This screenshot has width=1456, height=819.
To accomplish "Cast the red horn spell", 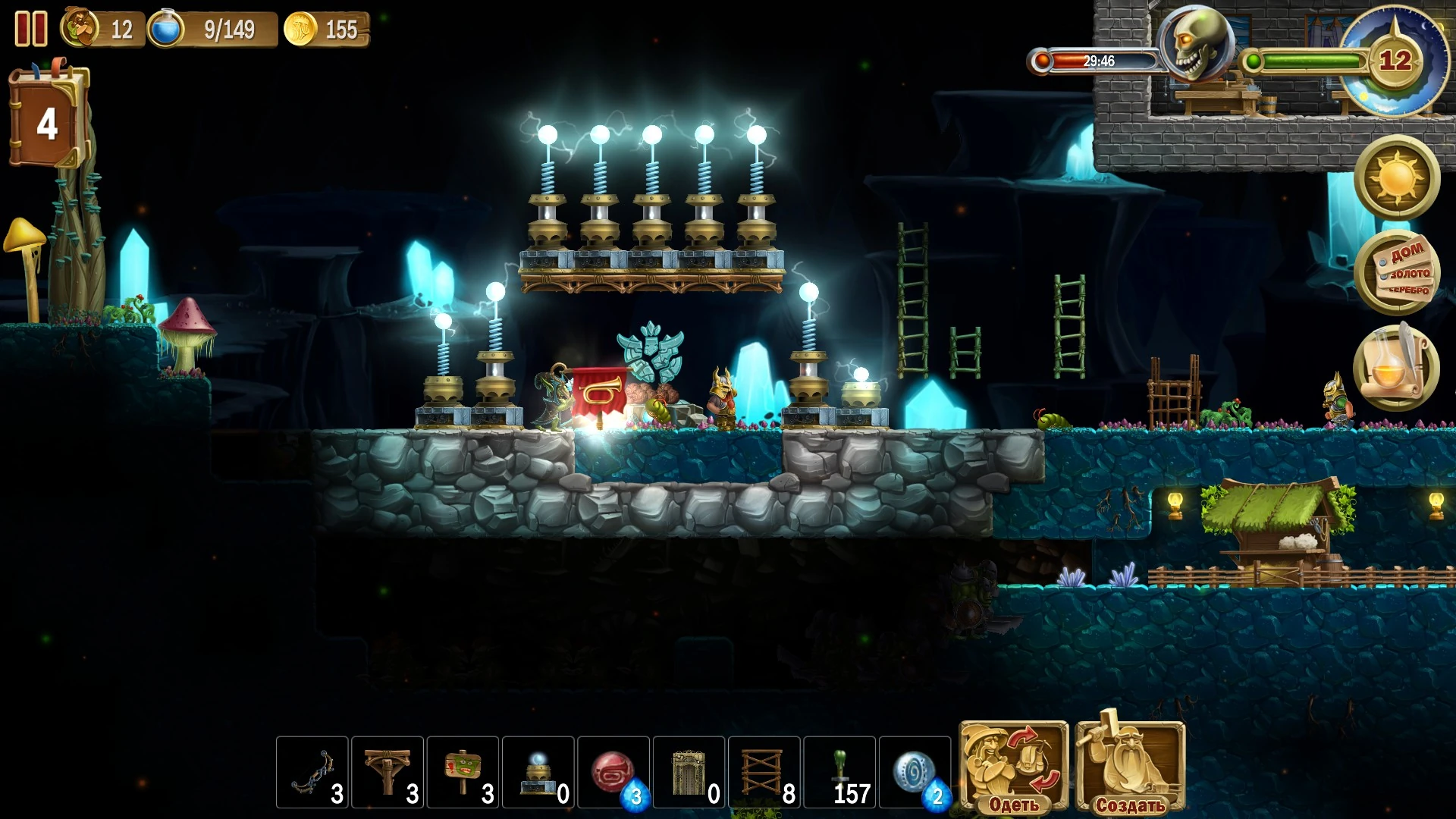I will (x=613, y=772).
